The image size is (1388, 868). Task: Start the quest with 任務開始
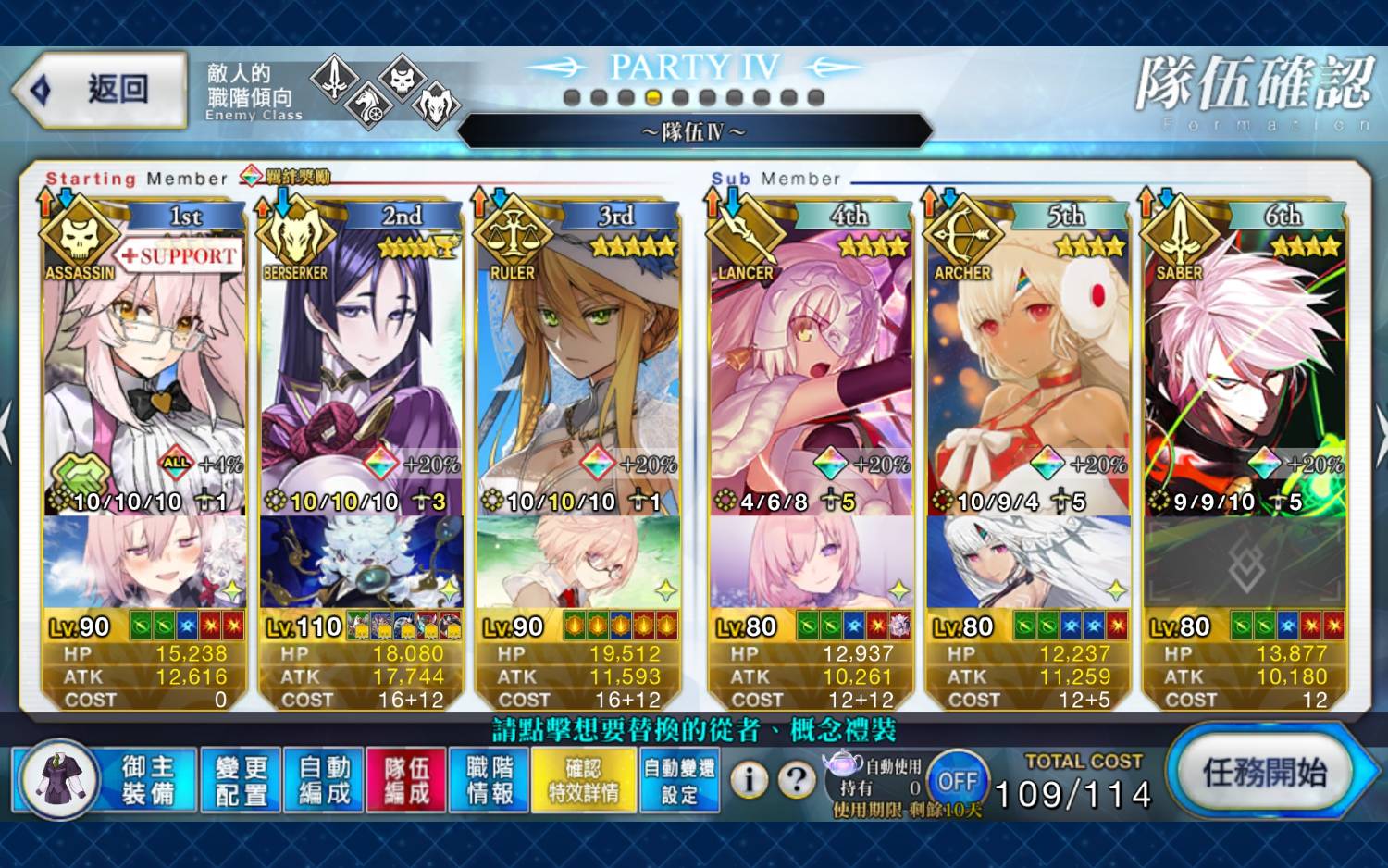(1264, 772)
